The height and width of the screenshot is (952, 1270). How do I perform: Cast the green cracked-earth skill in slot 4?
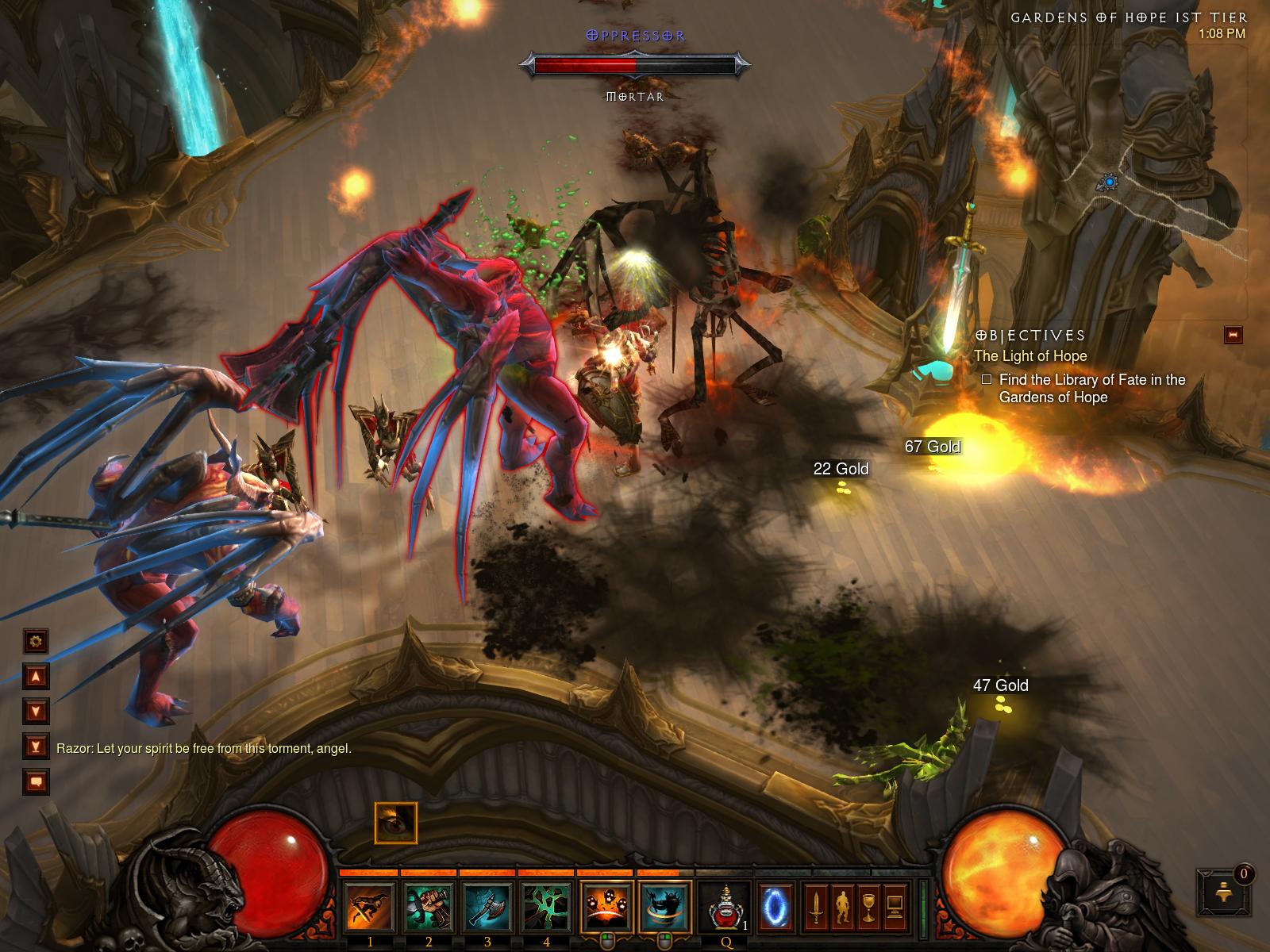(x=546, y=907)
